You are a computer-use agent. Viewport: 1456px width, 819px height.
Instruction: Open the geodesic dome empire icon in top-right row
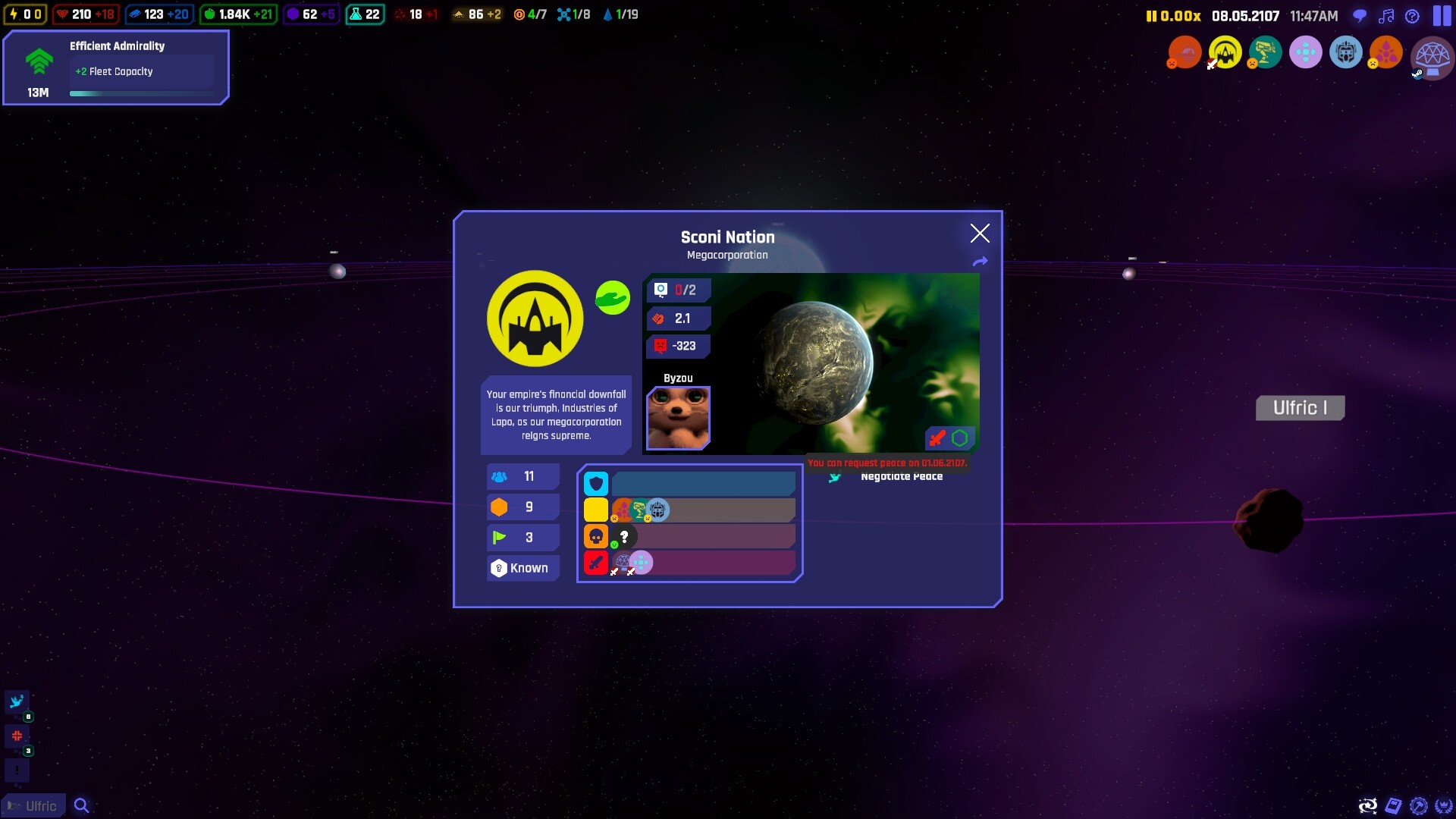pos(1432,59)
